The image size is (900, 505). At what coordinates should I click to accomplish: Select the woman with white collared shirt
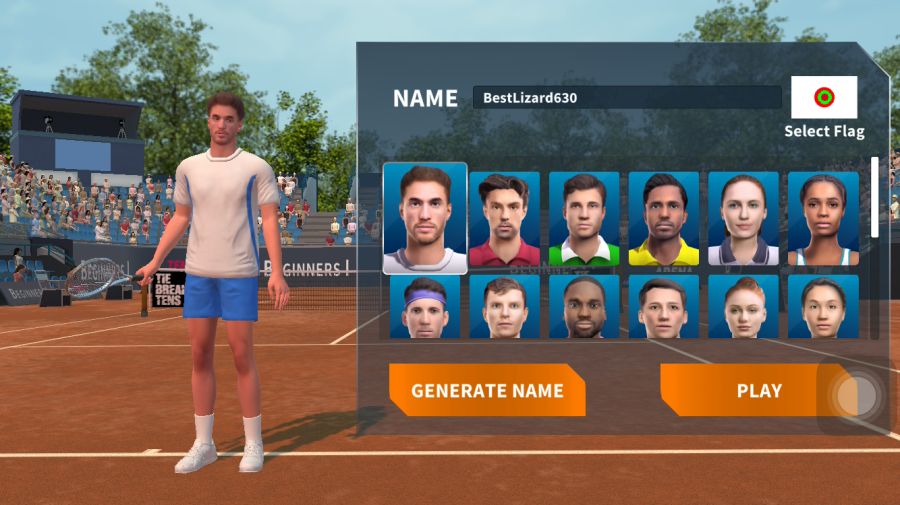[x=743, y=219]
